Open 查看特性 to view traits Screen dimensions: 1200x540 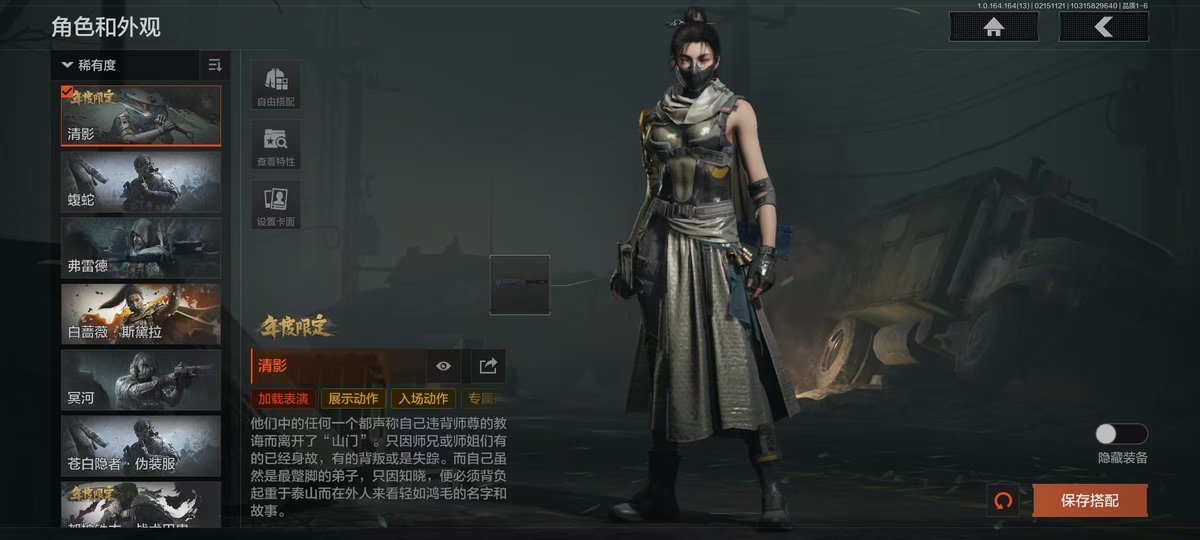pyautogui.click(x=275, y=144)
